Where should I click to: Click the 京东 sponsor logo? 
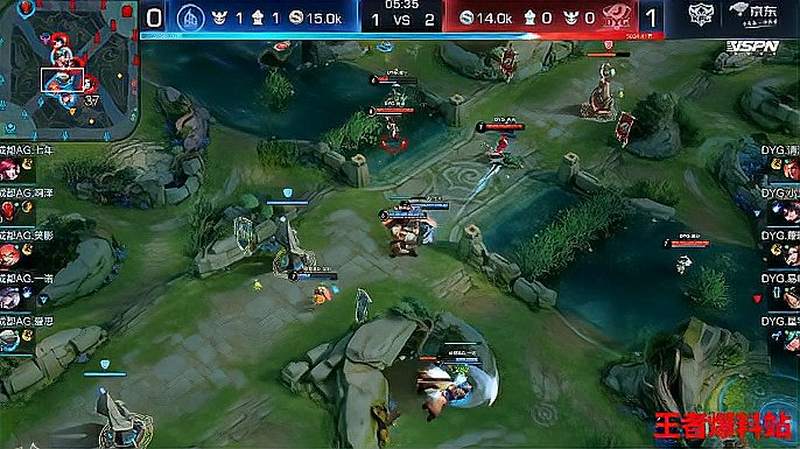(753, 13)
